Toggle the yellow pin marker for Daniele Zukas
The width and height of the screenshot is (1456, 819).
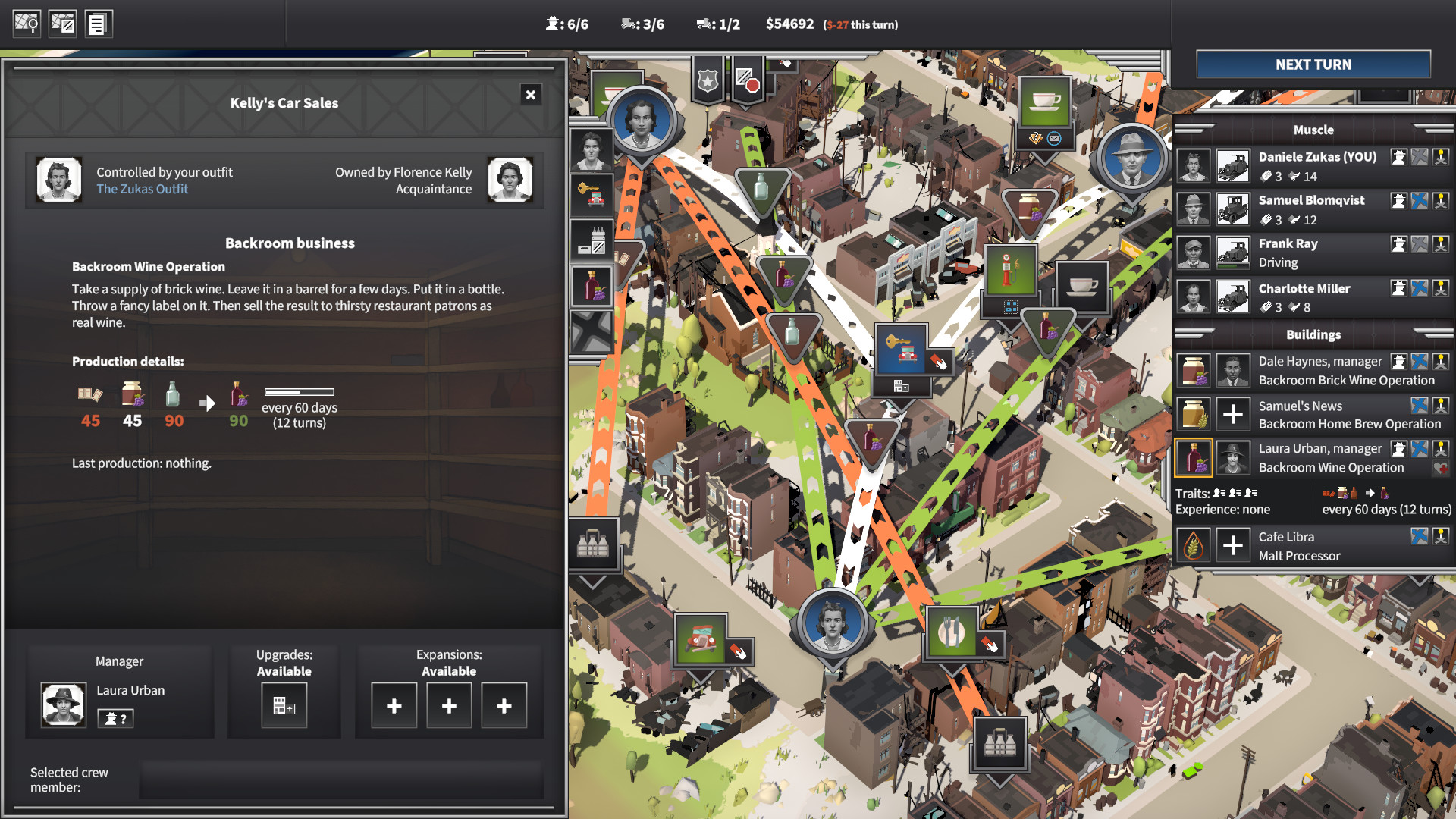tap(1440, 157)
